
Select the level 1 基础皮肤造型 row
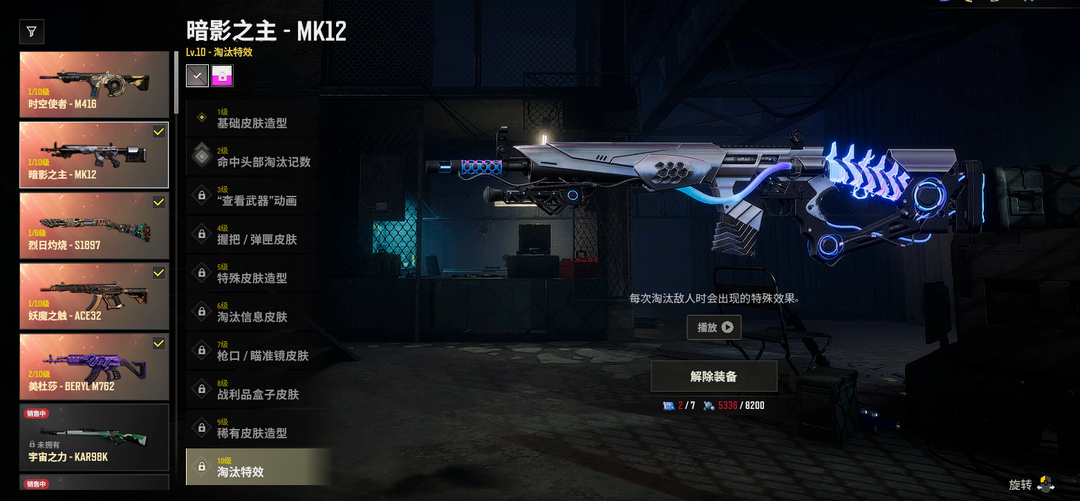coord(258,119)
